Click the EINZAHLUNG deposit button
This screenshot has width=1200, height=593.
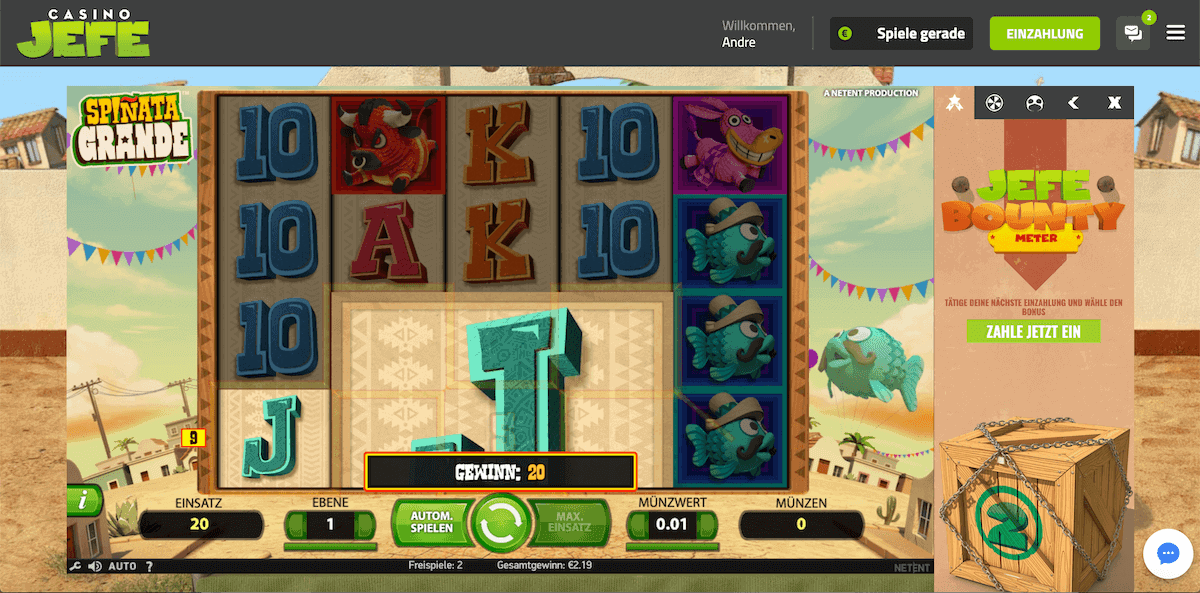pyautogui.click(x=1044, y=33)
